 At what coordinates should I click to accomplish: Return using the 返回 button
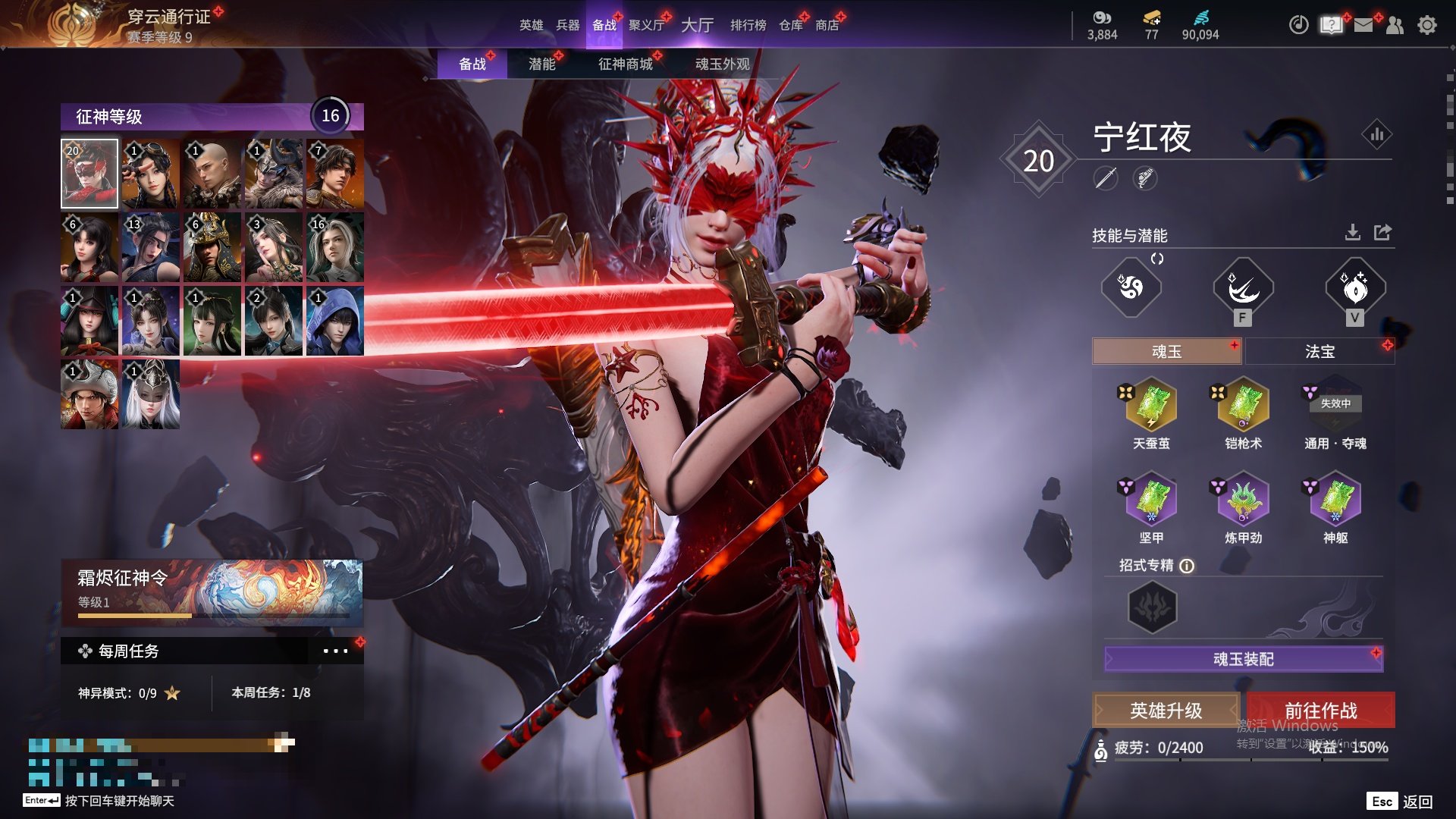click(x=1417, y=802)
